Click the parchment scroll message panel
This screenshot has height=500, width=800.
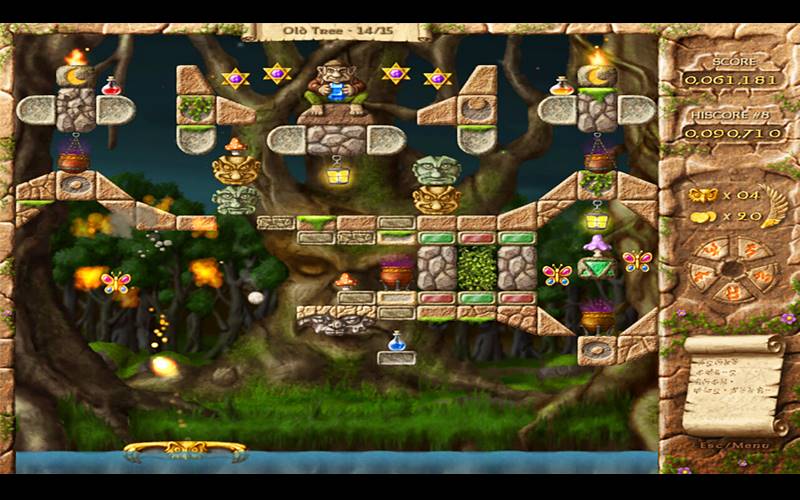(732, 384)
